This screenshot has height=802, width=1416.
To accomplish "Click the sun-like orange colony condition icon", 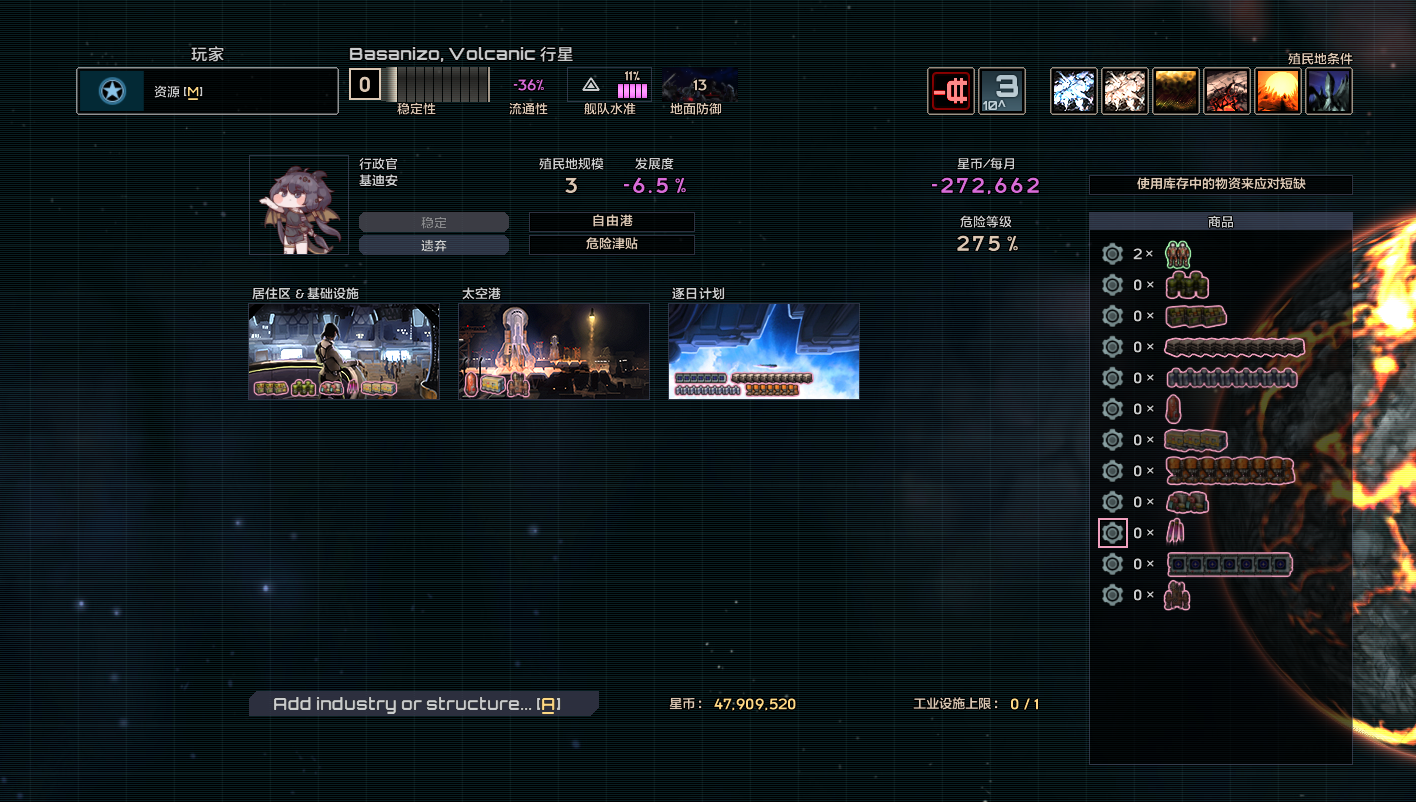I will (1278, 91).
